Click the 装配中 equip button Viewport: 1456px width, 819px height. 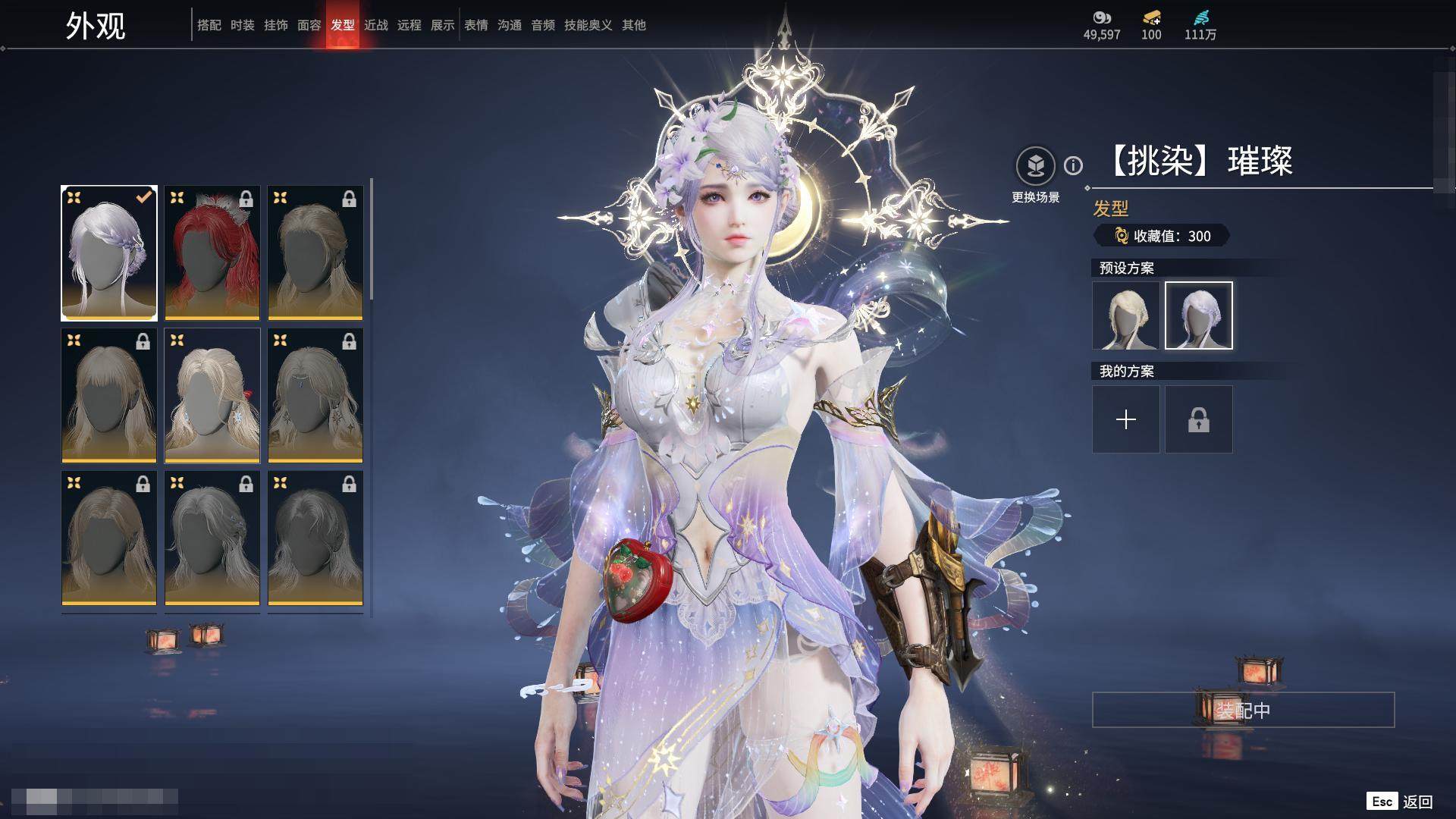pyautogui.click(x=1243, y=710)
